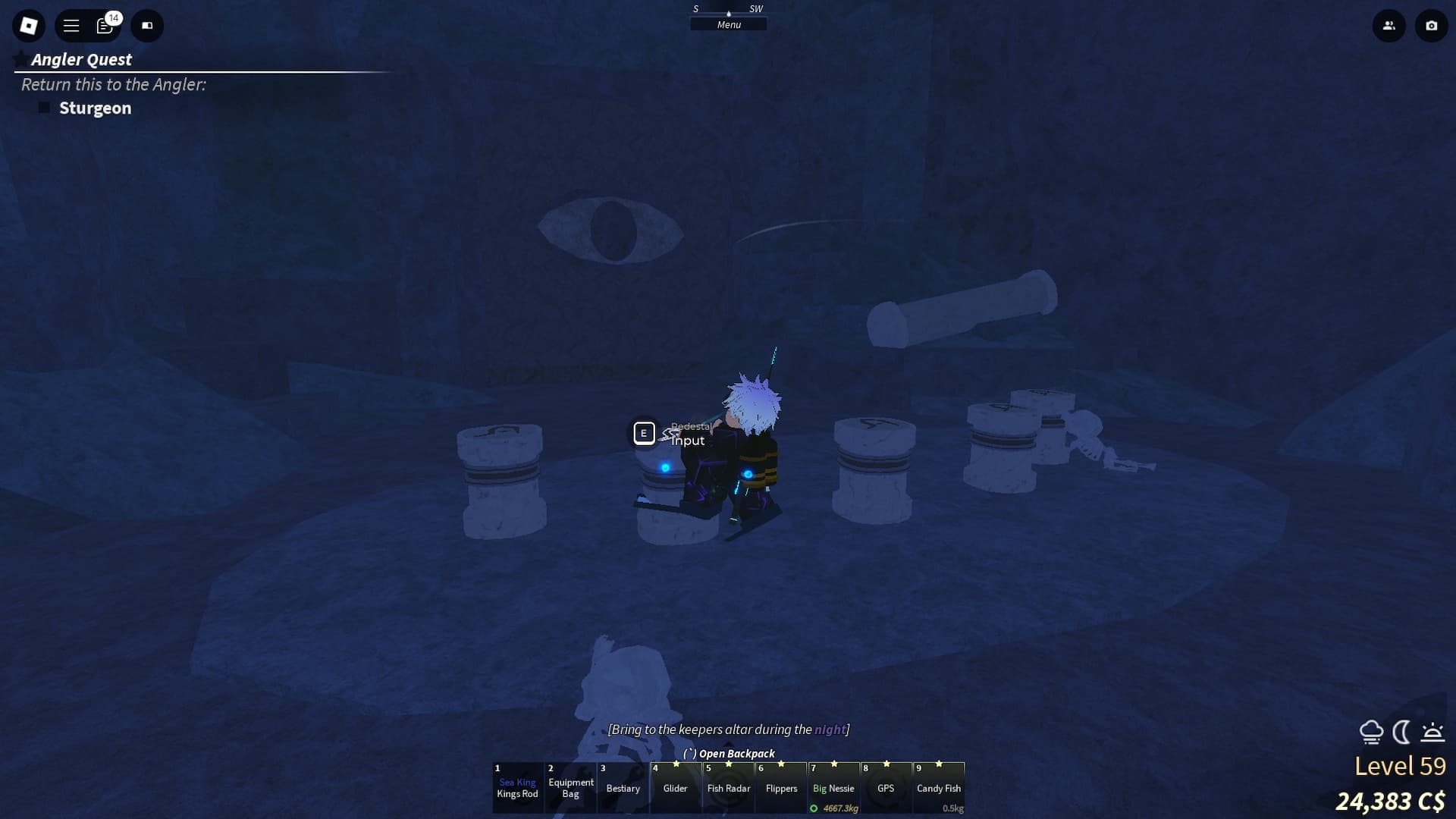Click the moon night-time indicator icon
The width and height of the screenshot is (1456, 819).
1401,733
